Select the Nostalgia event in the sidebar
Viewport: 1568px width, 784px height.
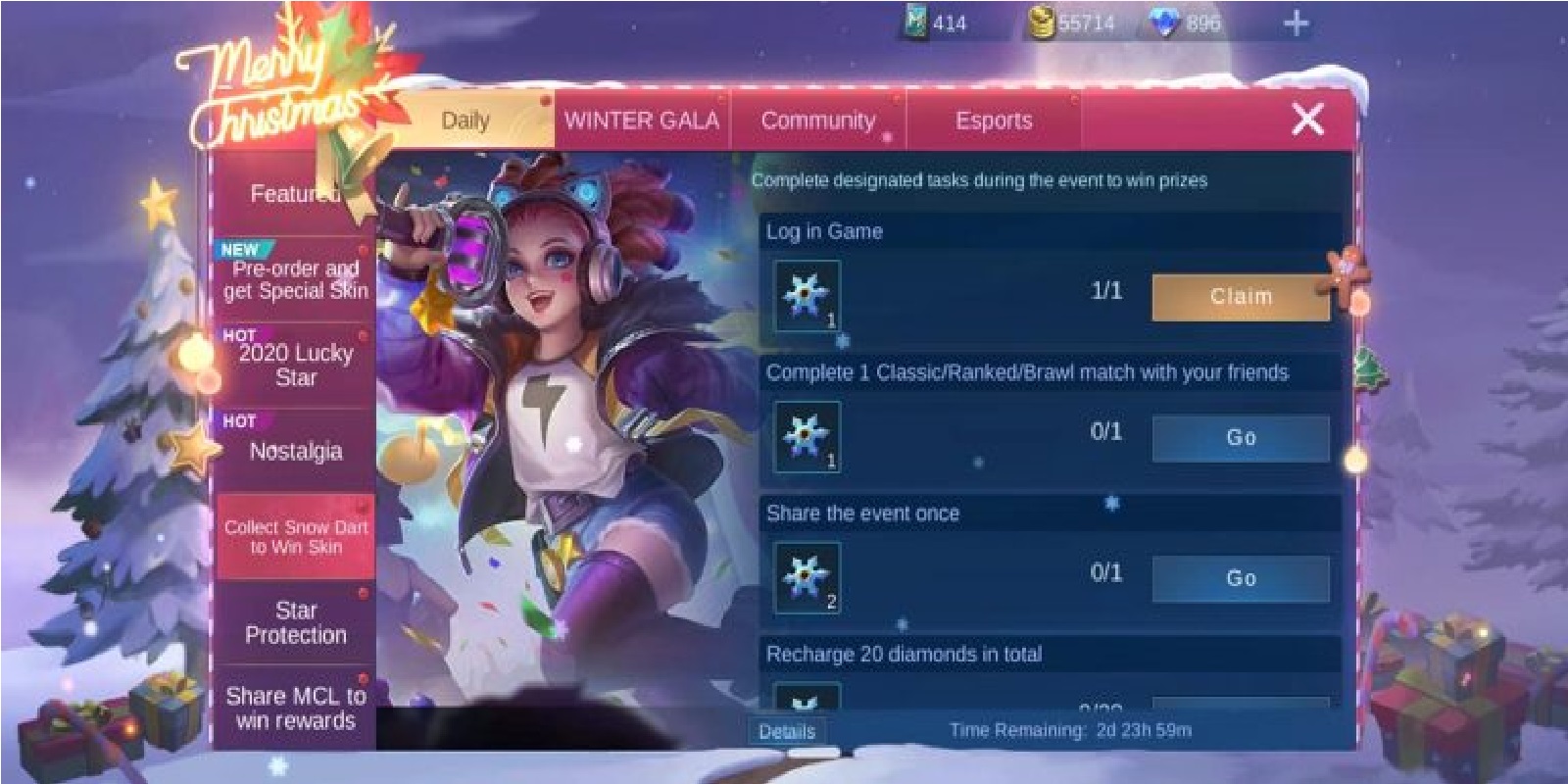coord(294,451)
